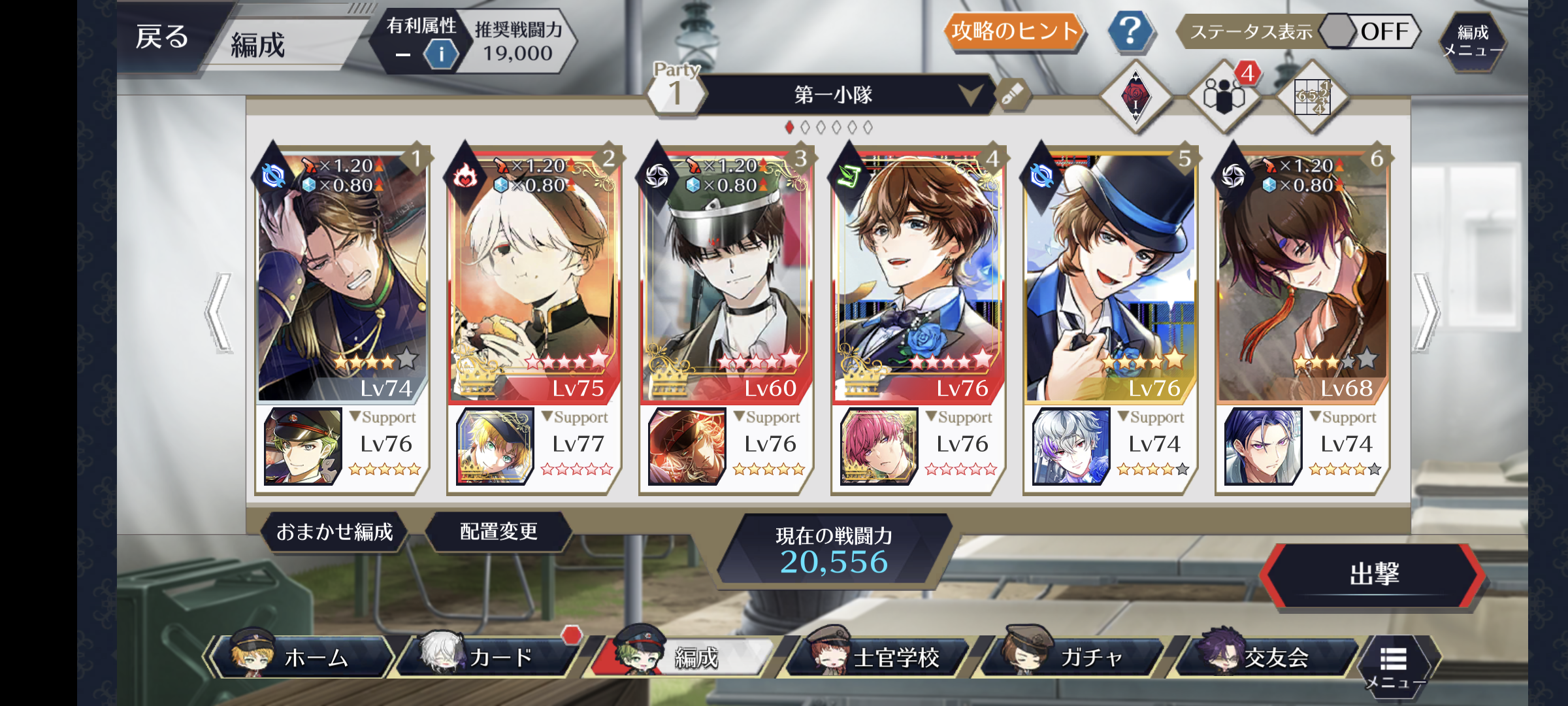The height and width of the screenshot is (706, 1568).
Task: Click the blue question mark help icon
Action: tap(1130, 31)
